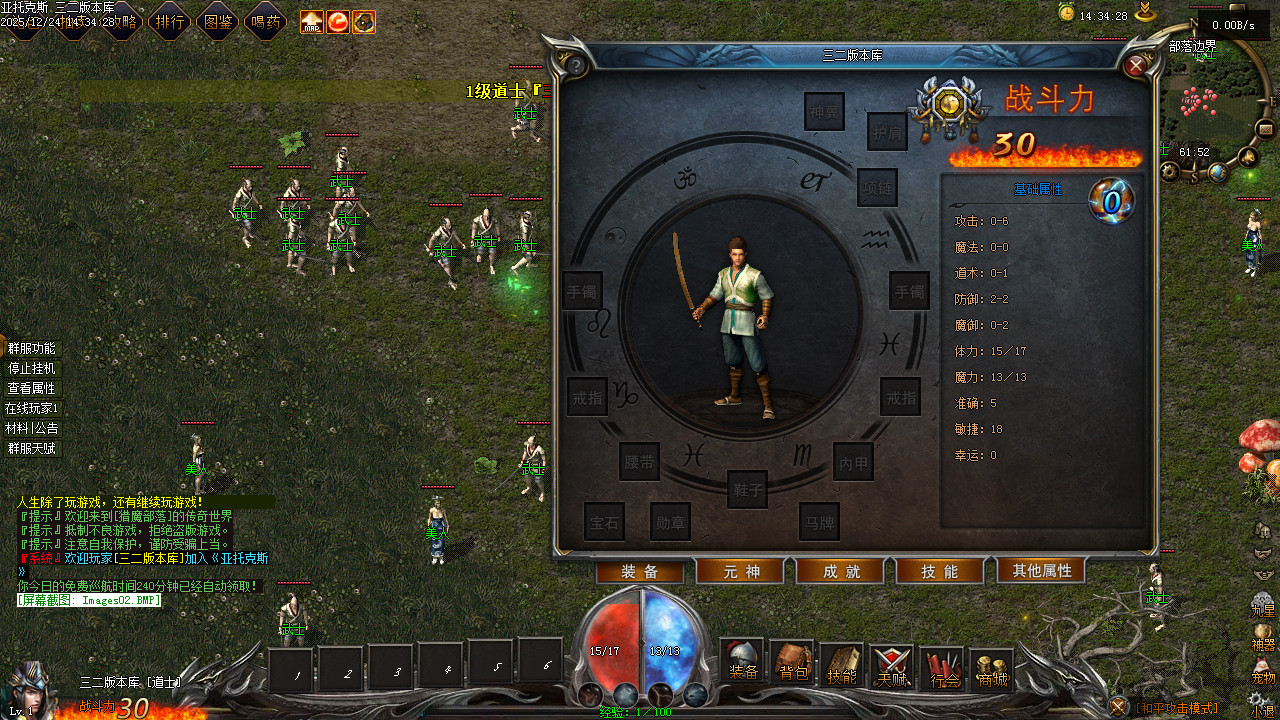The width and height of the screenshot is (1280, 720).
Task: Switch to the 元神 tab
Action: click(x=741, y=571)
